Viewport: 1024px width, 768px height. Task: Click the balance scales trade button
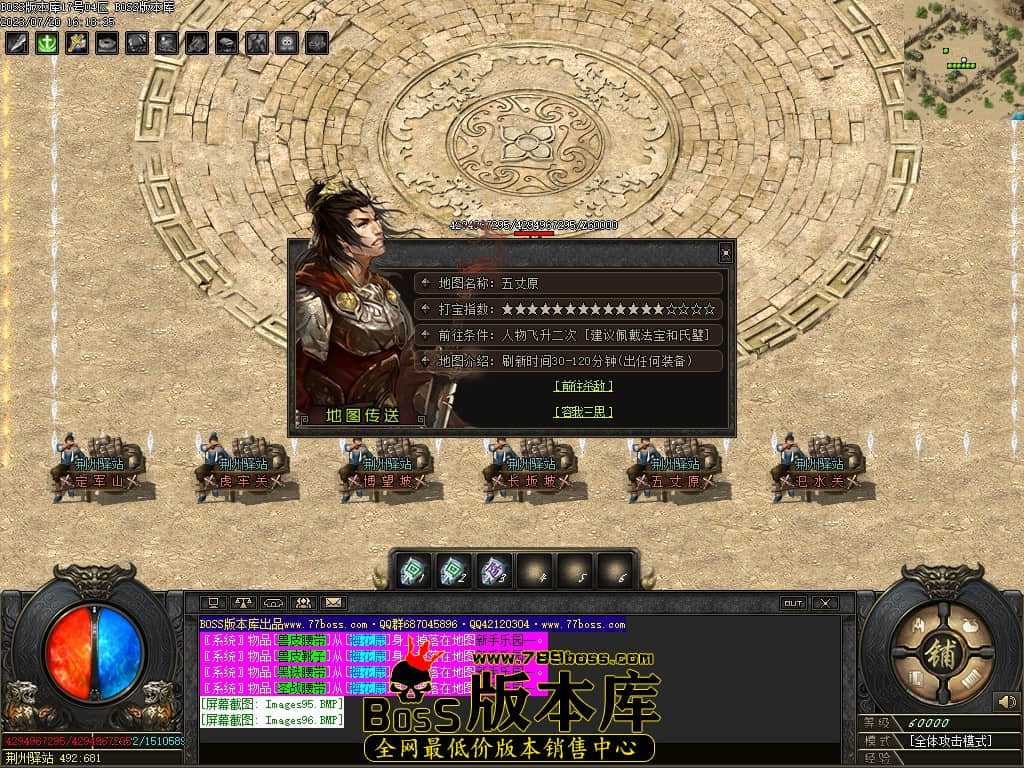tap(243, 603)
